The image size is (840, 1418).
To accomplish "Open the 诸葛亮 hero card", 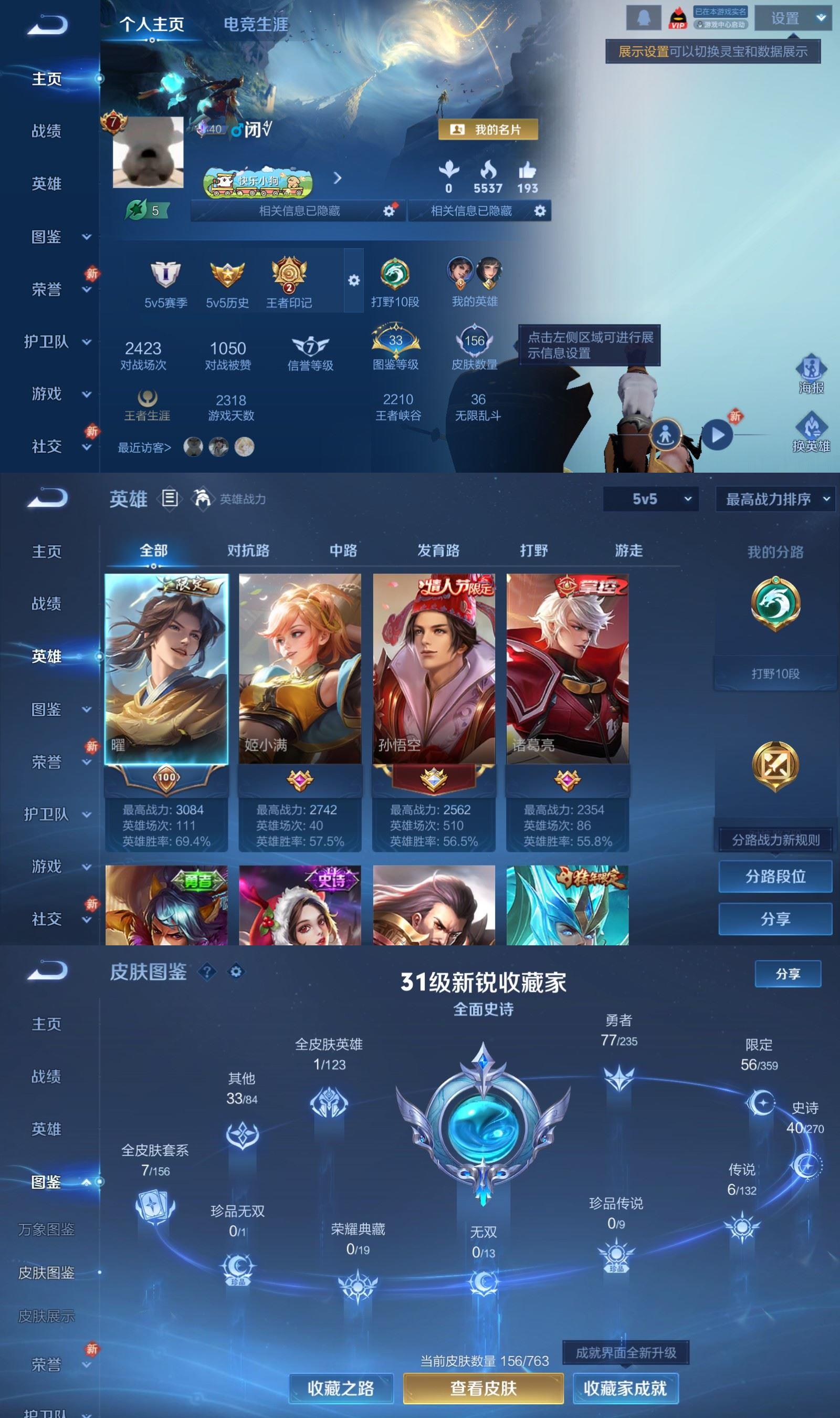I will point(567,669).
